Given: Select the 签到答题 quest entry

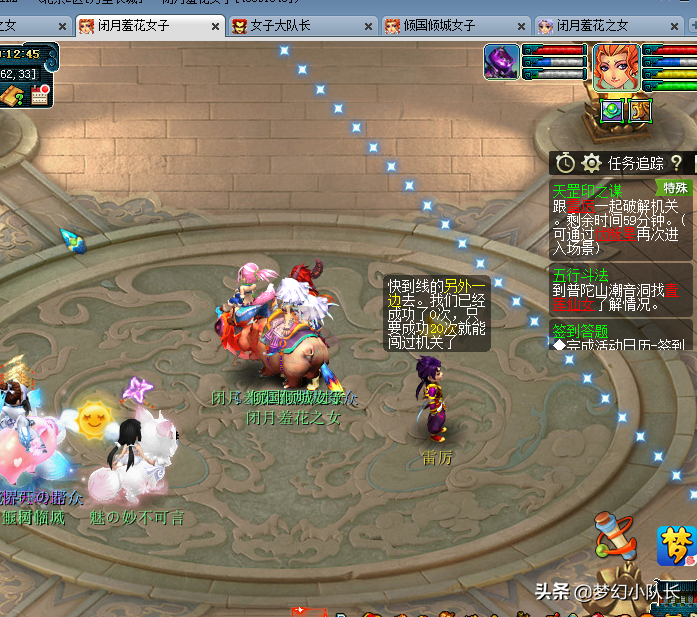Looking at the screenshot, I should [x=580, y=329].
